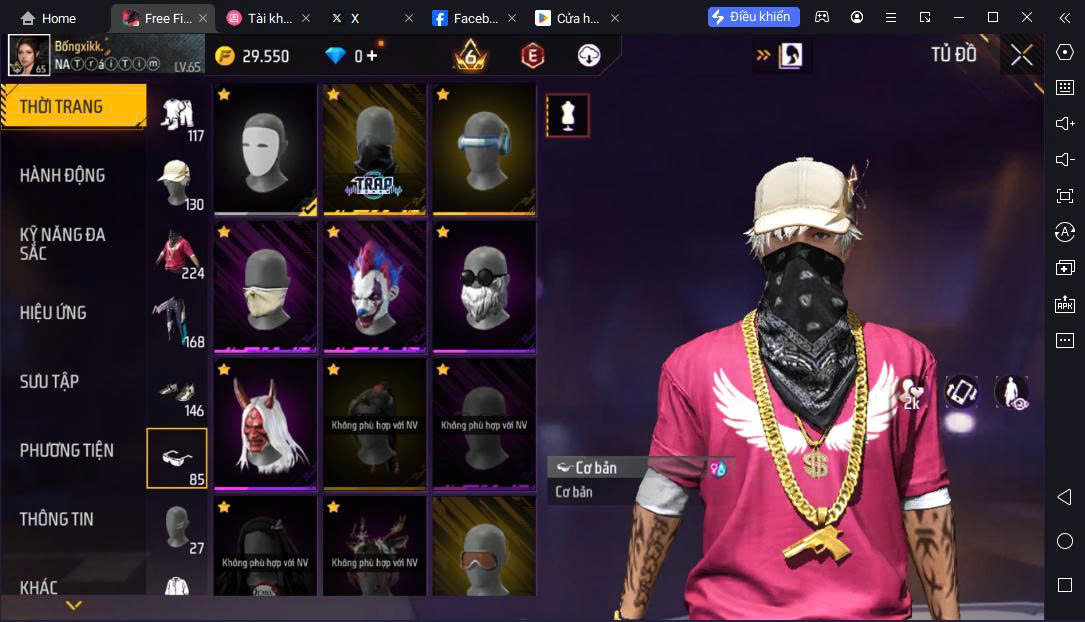Pick the shoes subcategory showing 146
1085x622 pixels.
coord(177,390)
